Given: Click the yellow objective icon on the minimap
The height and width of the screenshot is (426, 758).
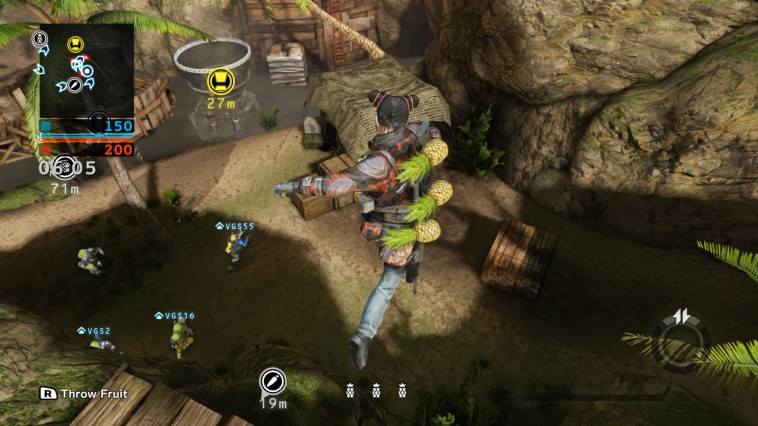Looking at the screenshot, I should (x=75, y=44).
